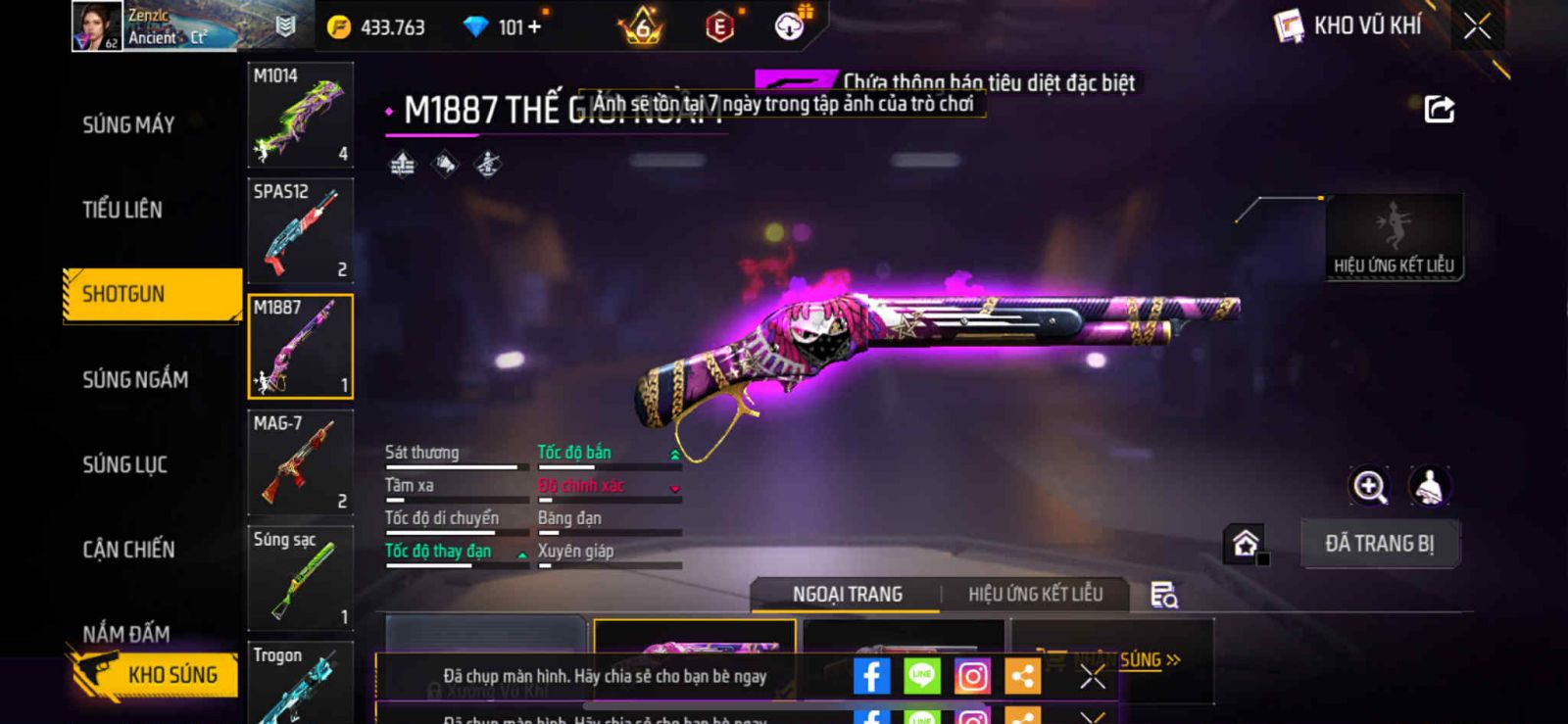The image size is (1568, 724).
Task: Select the M1014 shotgun thumbnail
Action: pyautogui.click(x=300, y=115)
